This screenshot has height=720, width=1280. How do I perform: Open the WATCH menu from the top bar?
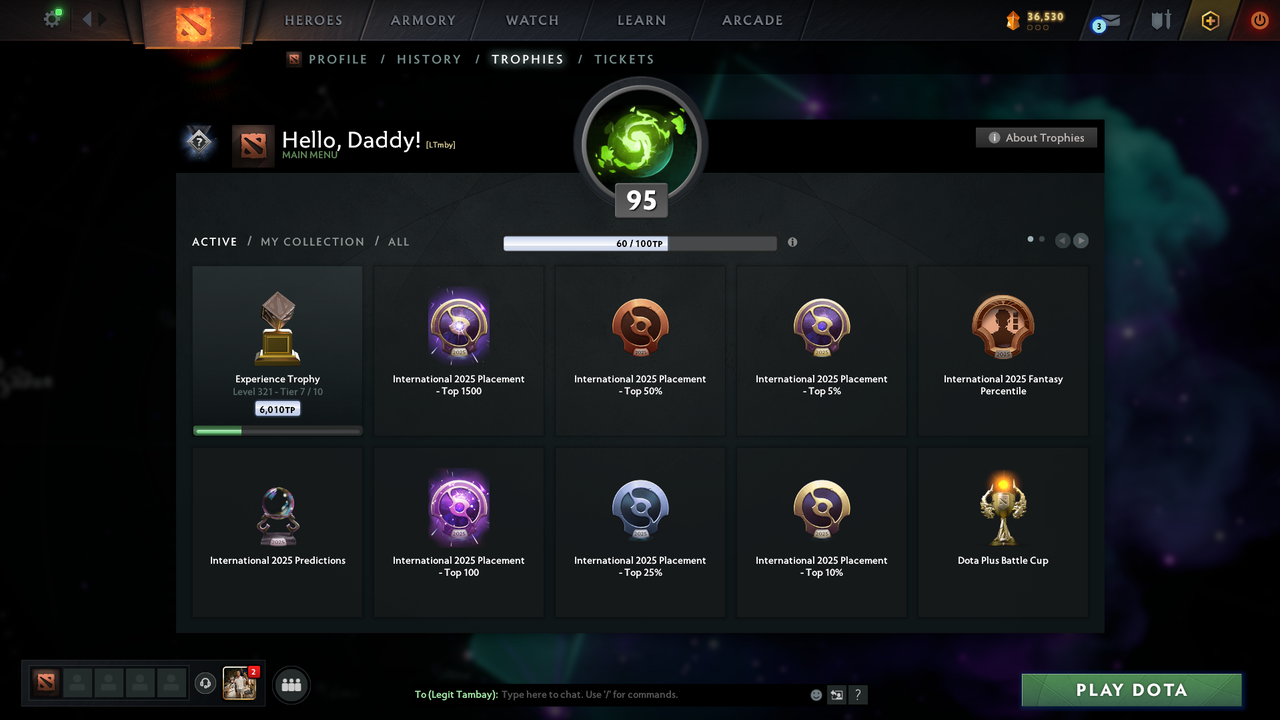coord(532,20)
